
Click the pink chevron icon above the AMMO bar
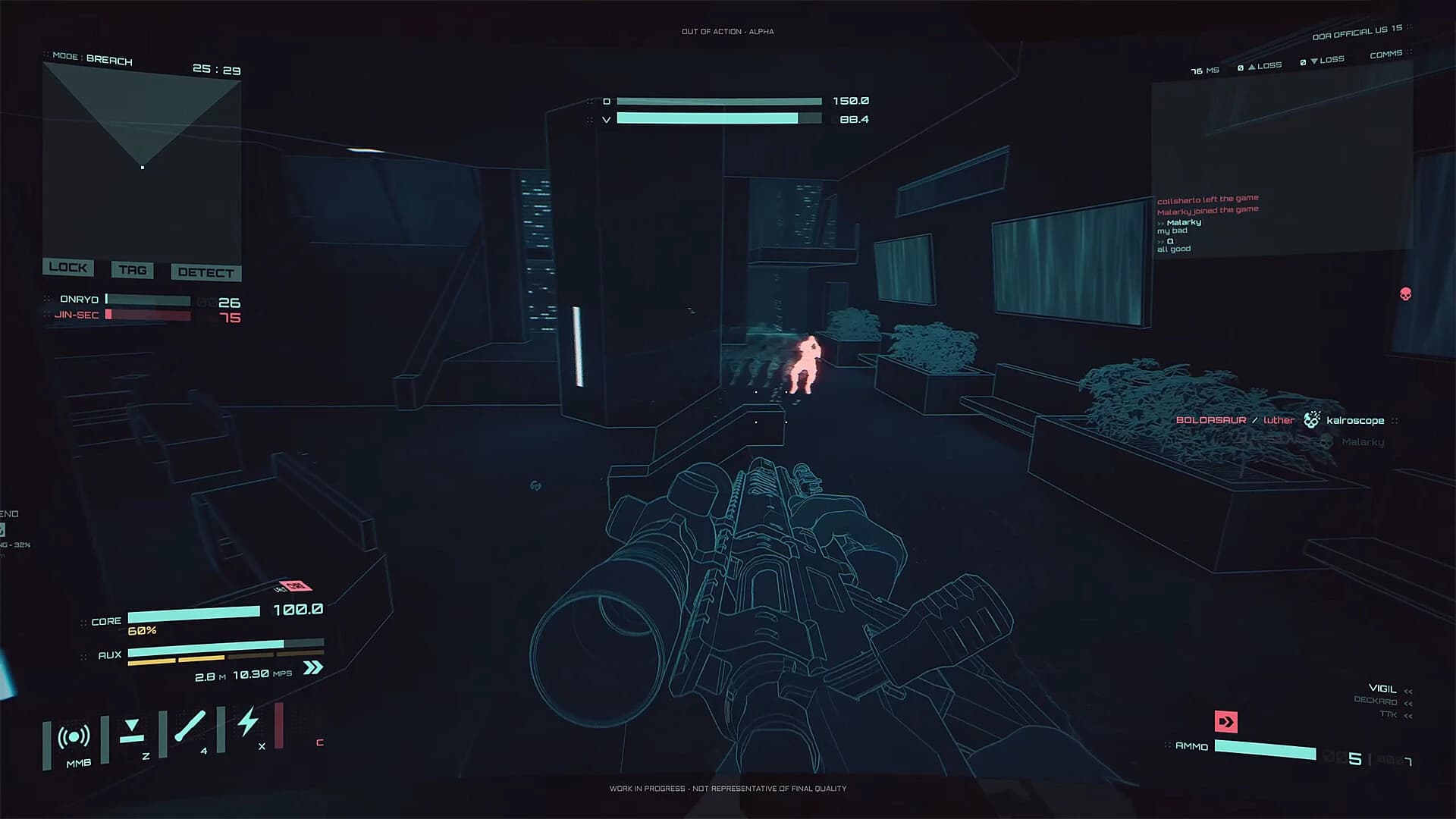(1225, 723)
